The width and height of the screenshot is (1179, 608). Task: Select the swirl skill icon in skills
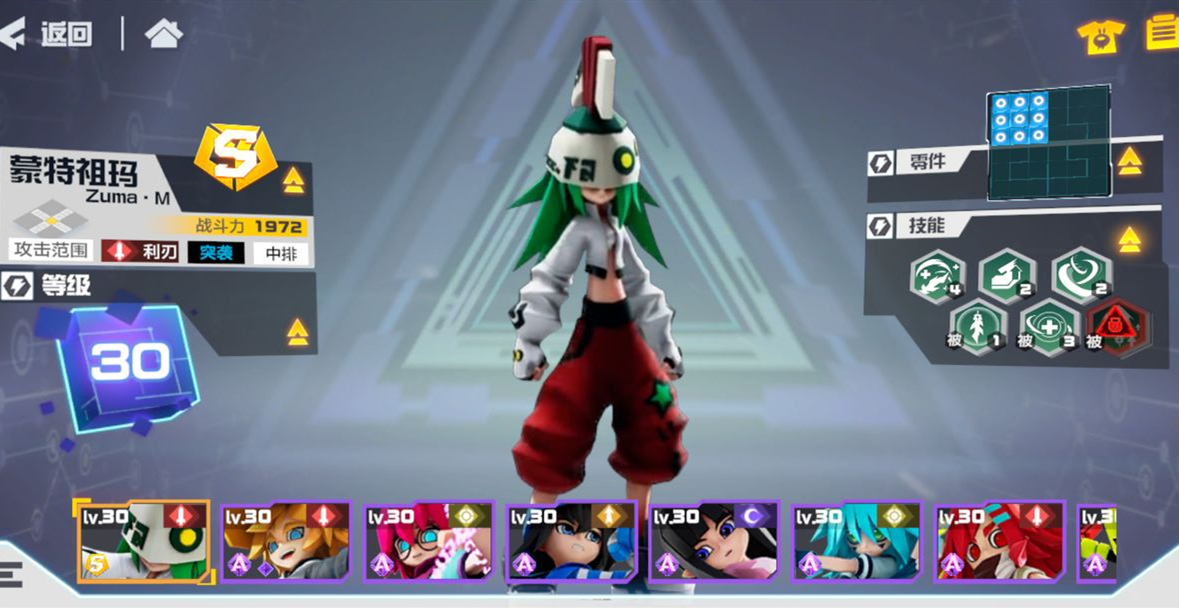(1080, 274)
